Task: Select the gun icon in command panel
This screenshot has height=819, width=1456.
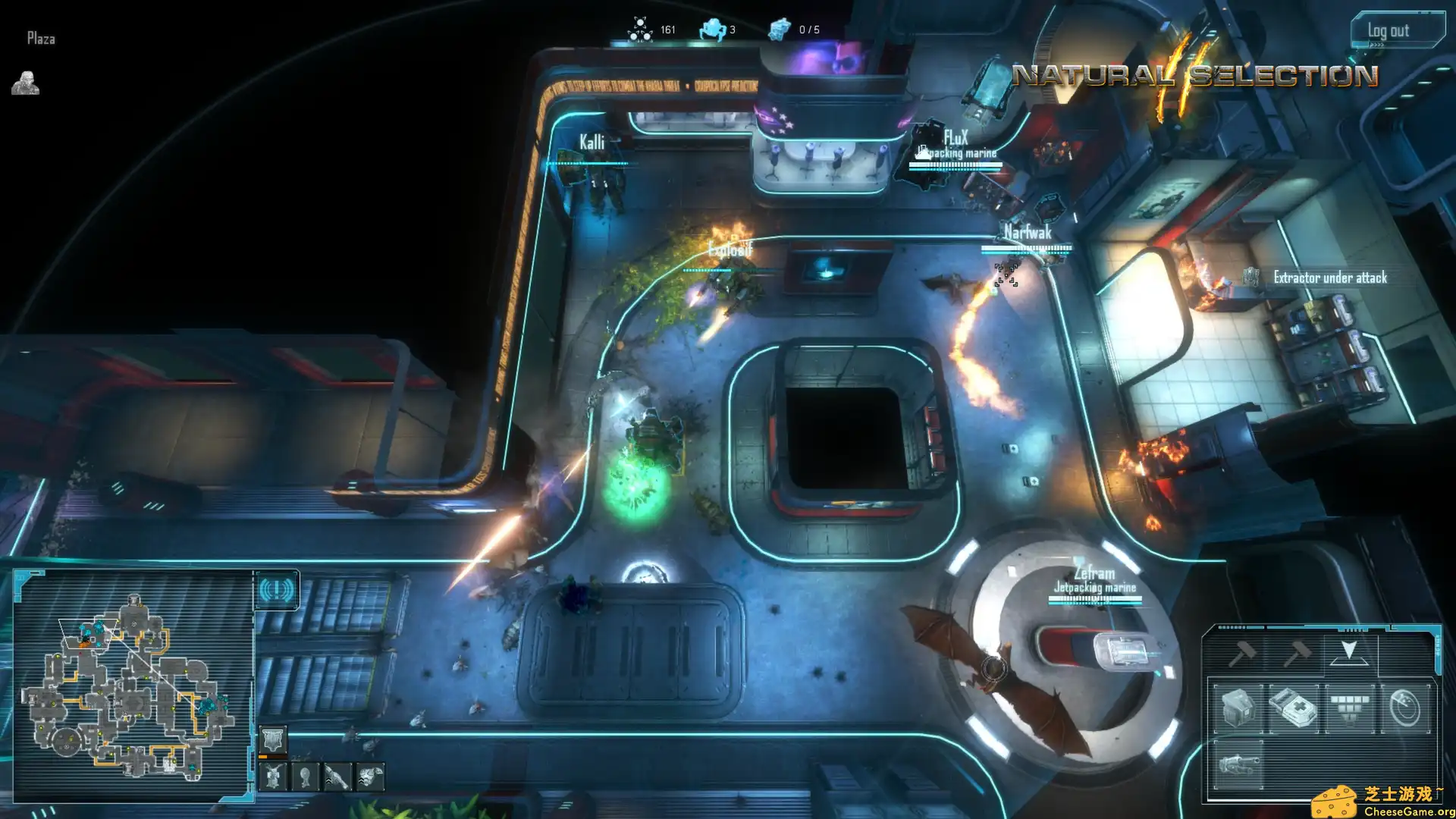Action: pyautogui.click(x=1238, y=764)
